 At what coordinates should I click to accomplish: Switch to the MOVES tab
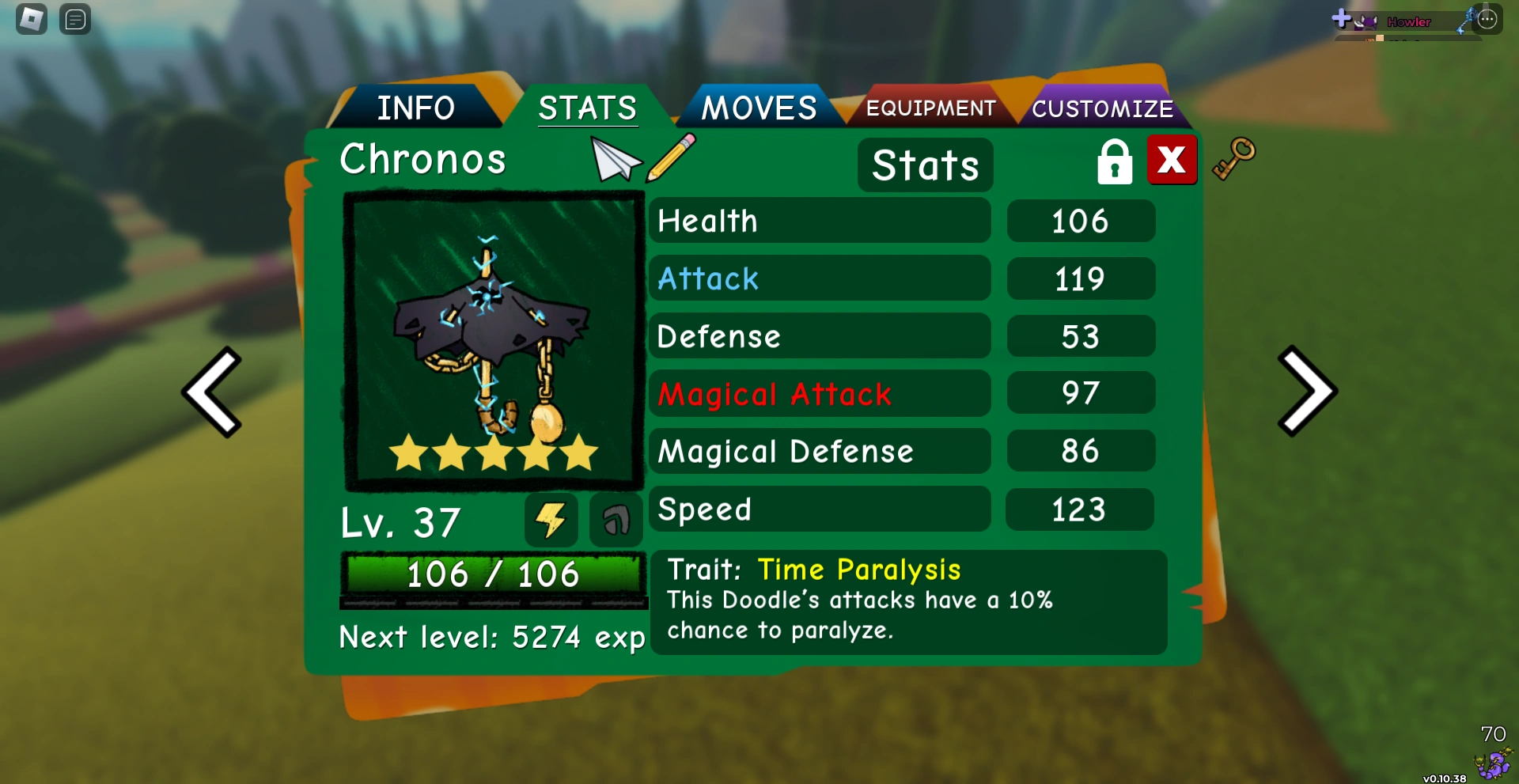click(760, 107)
